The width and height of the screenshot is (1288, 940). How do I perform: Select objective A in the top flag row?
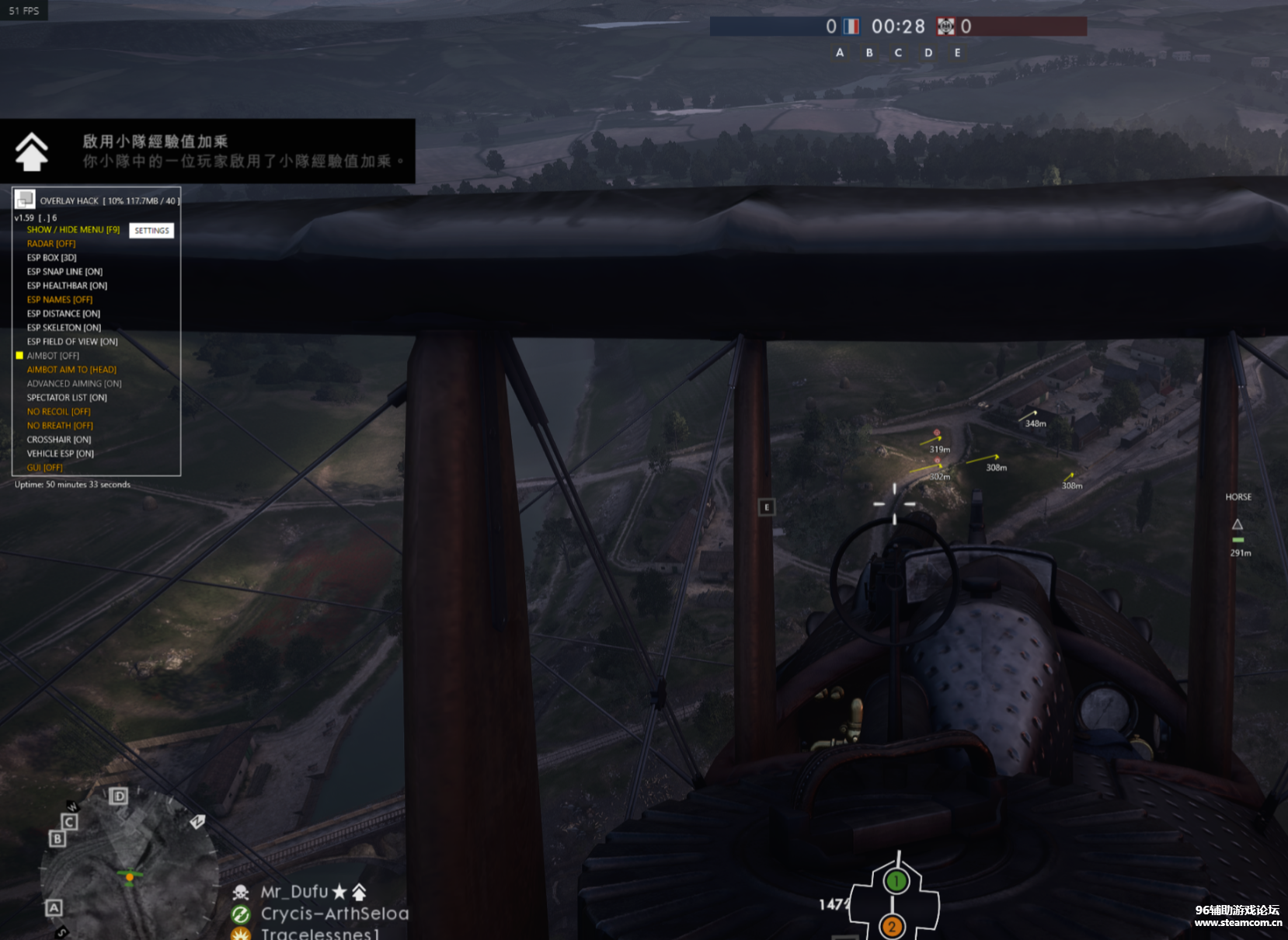point(840,53)
